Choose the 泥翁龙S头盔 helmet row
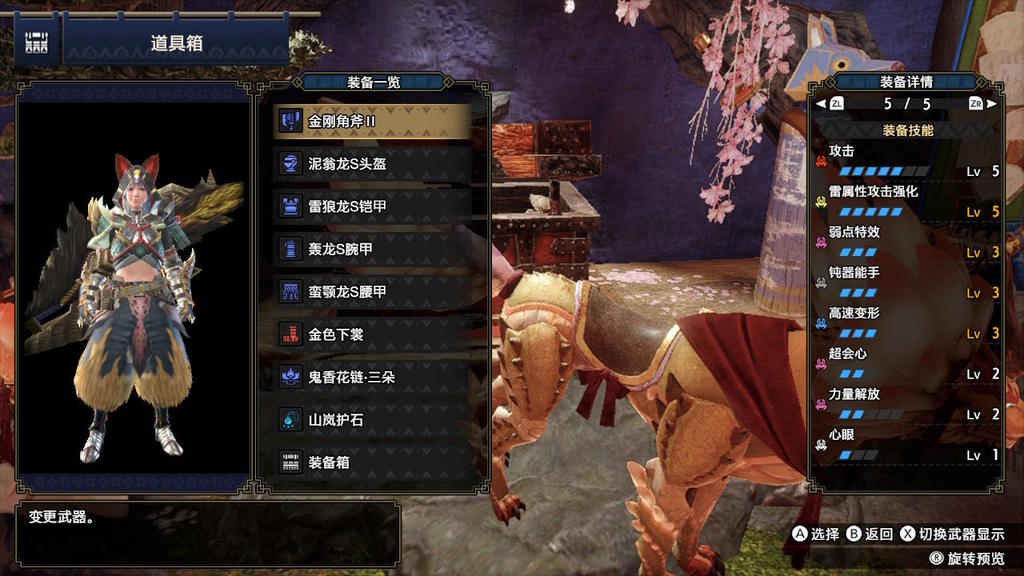The height and width of the screenshot is (576, 1024). click(372, 164)
